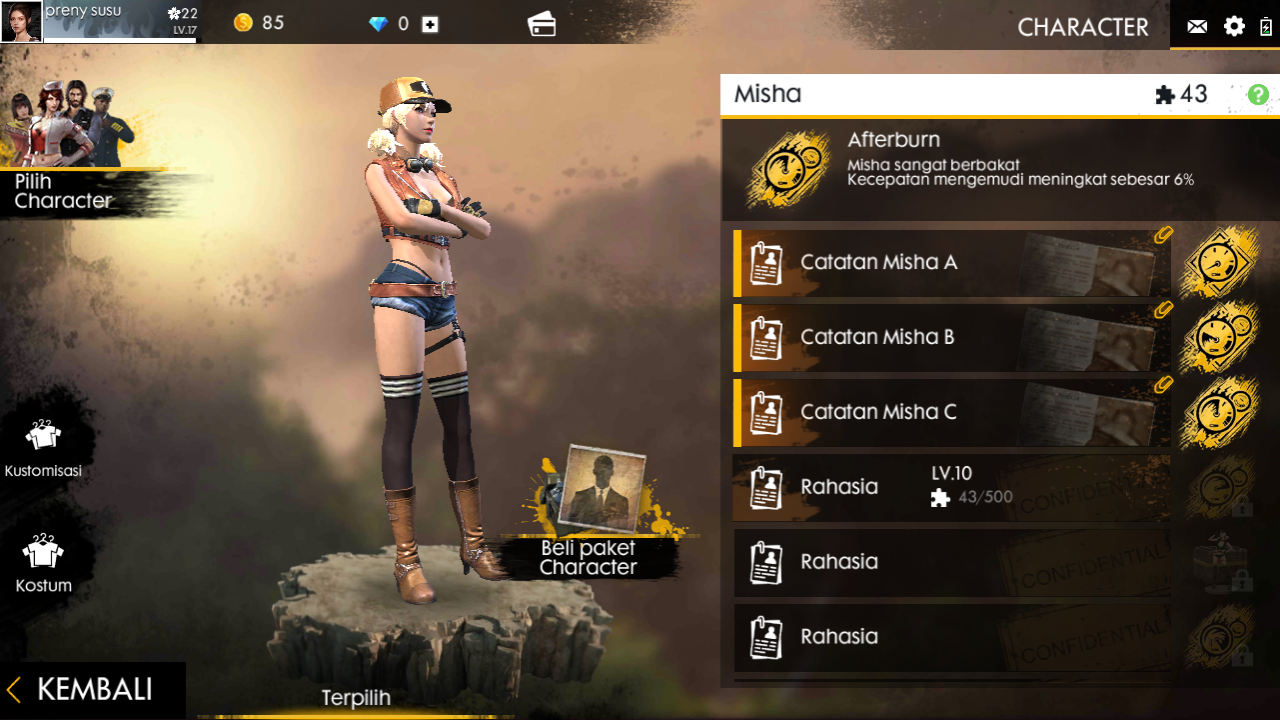This screenshot has width=1280, height=720.
Task: Select the Rahasia LV.10 row
Action: (x=950, y=488)
